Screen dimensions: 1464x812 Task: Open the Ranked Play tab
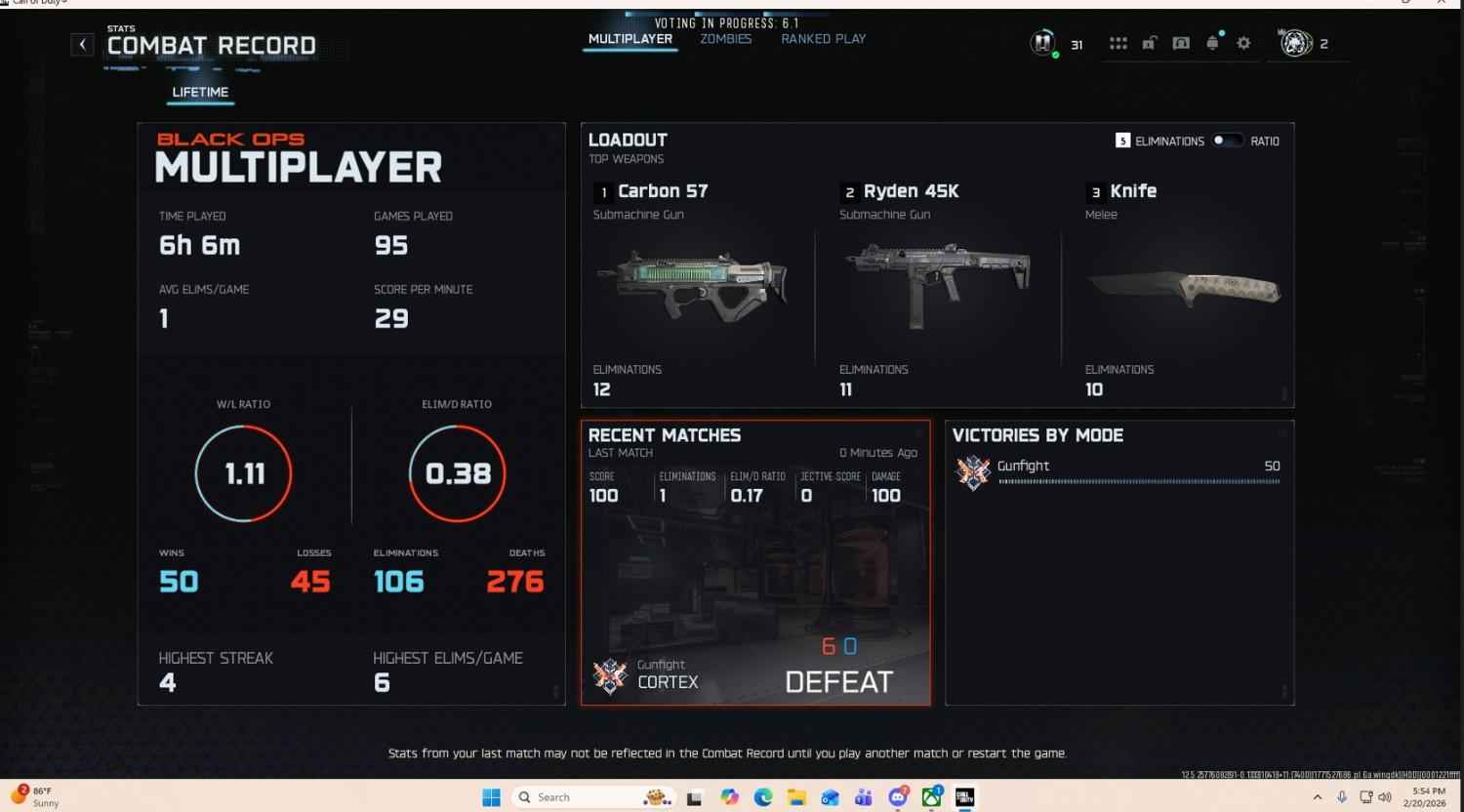coord(823,38)
